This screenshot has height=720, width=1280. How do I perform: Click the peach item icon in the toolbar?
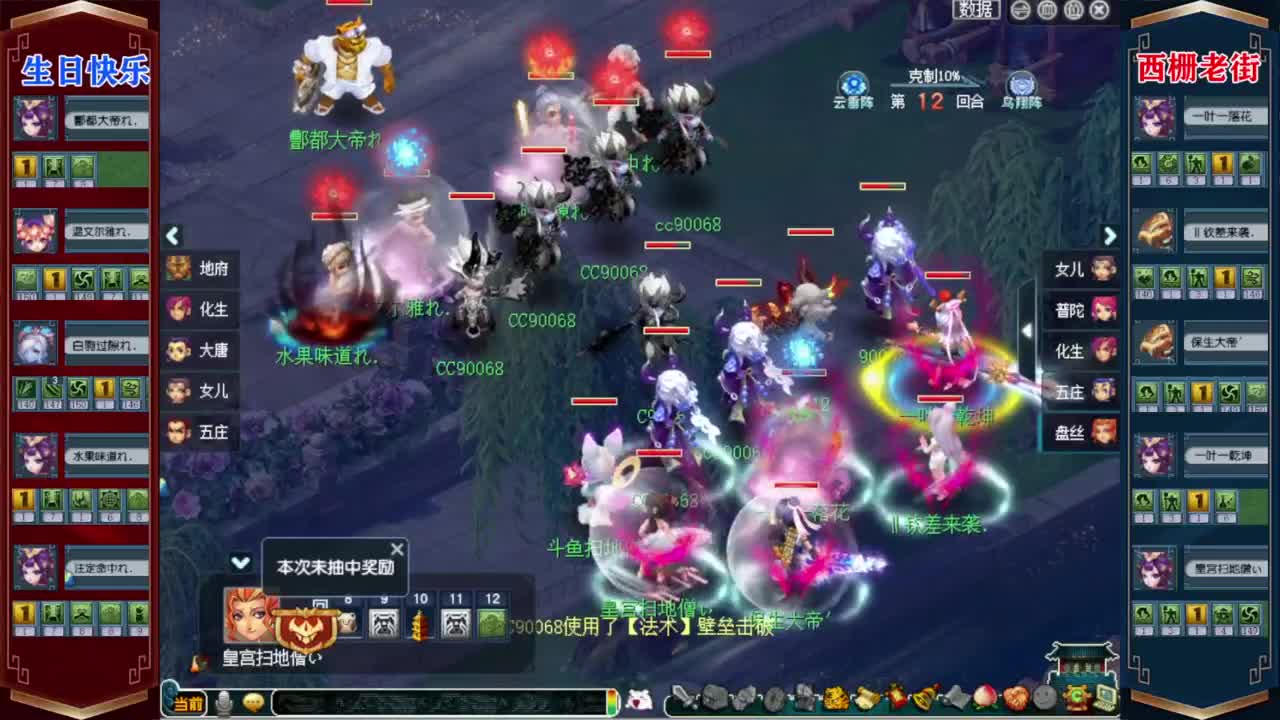coord(984,700)
